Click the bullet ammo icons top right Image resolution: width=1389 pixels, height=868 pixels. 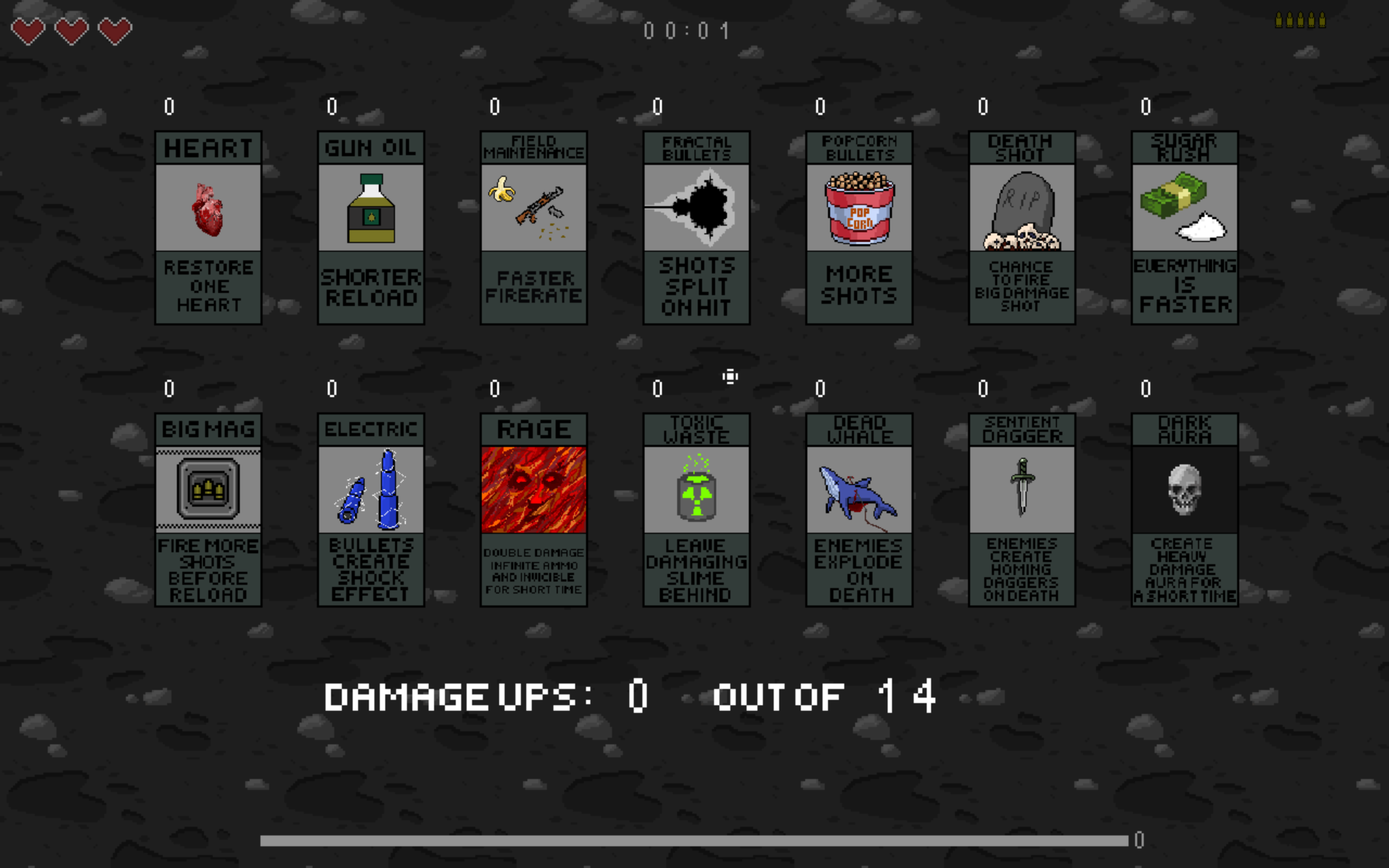click(1302, 20)
